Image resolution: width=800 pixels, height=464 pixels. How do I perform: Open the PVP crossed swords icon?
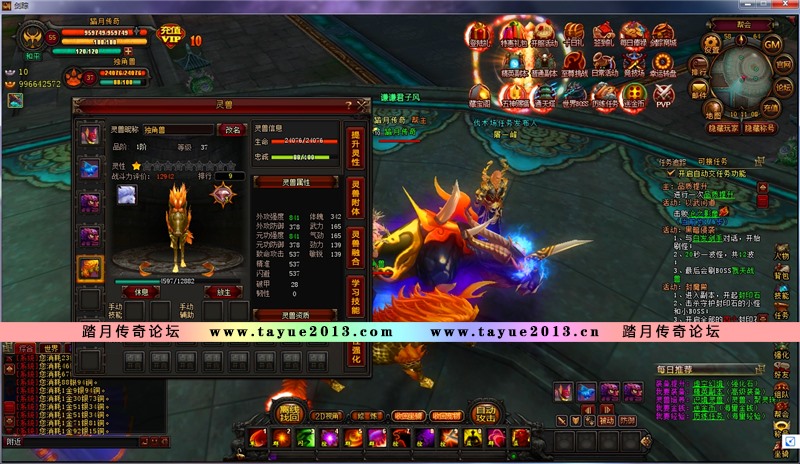(x=663, y=94)
